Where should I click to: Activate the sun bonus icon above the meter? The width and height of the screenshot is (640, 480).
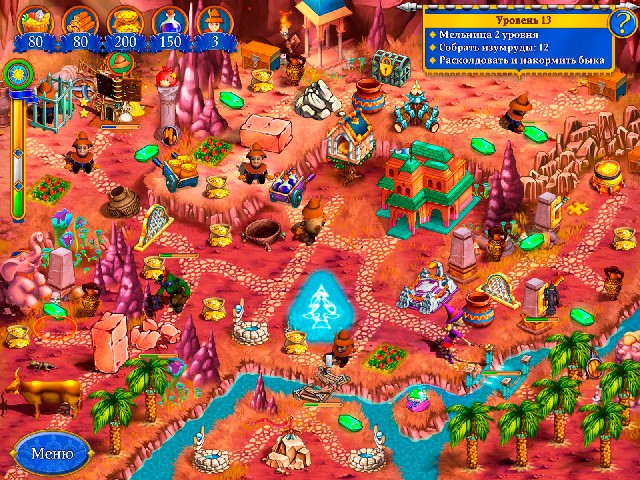click(17, 72)
